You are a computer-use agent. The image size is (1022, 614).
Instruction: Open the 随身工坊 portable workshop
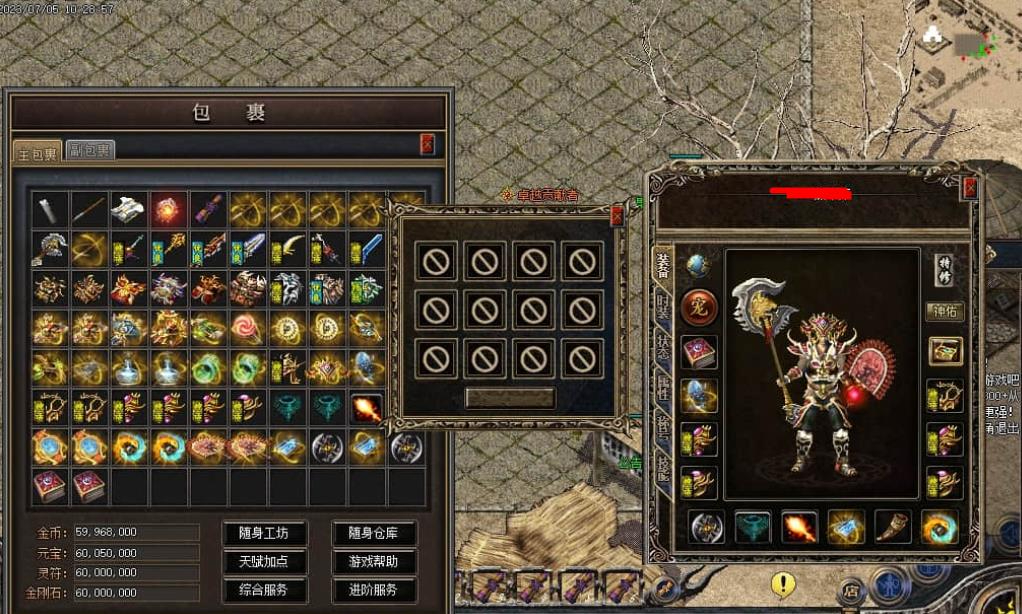(264, 533)
